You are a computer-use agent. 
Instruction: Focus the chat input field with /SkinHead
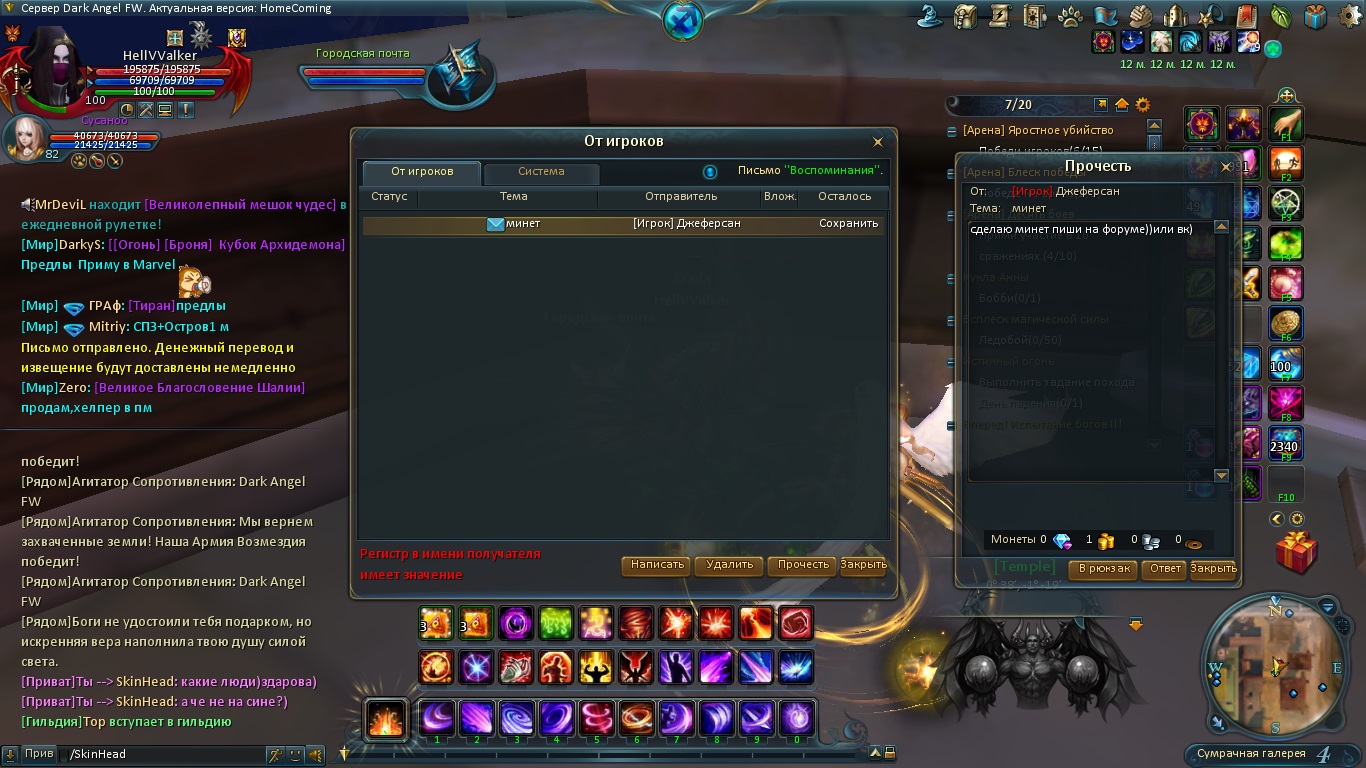[160, 754]
